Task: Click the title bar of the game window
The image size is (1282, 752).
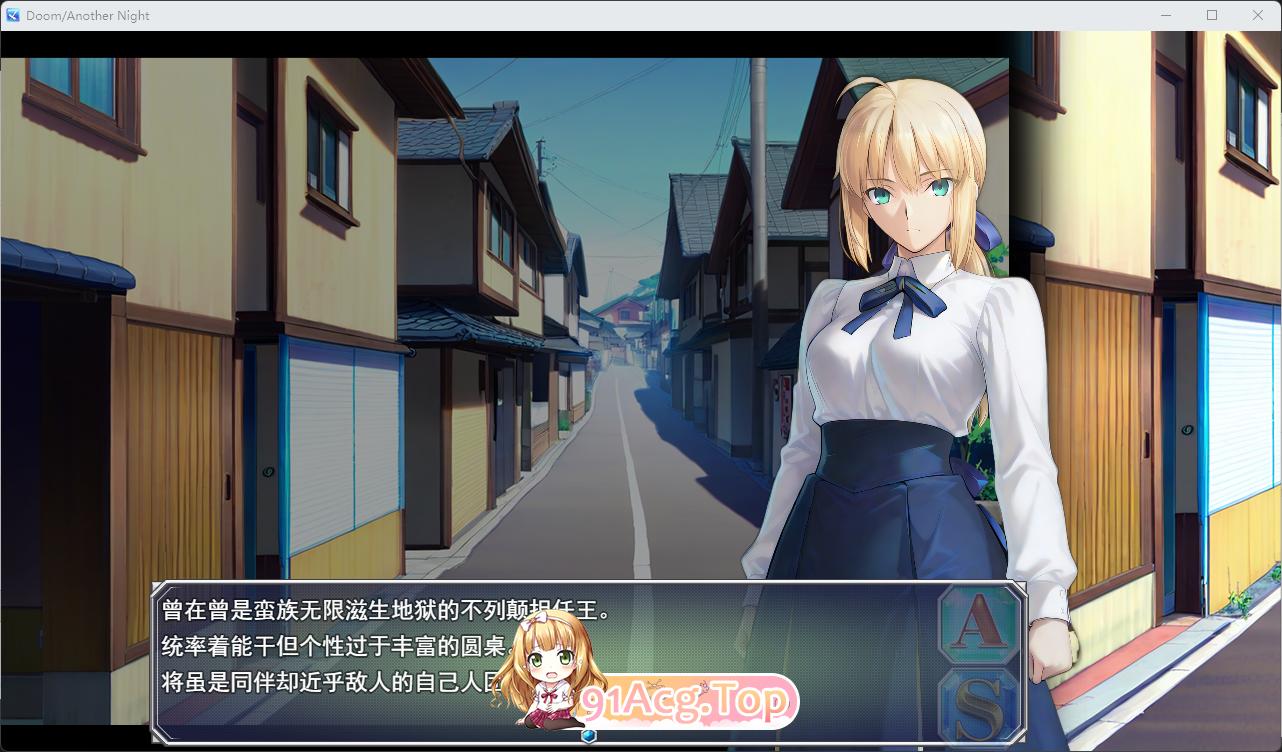Action: click(600, 15)
